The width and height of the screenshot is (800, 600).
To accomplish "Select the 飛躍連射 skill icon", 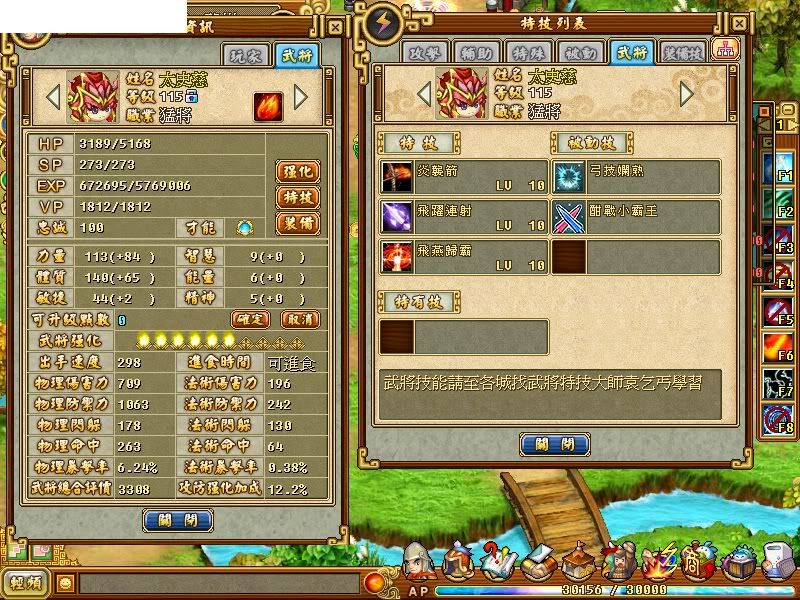I will pyautogui.click(x=396, y=217).
